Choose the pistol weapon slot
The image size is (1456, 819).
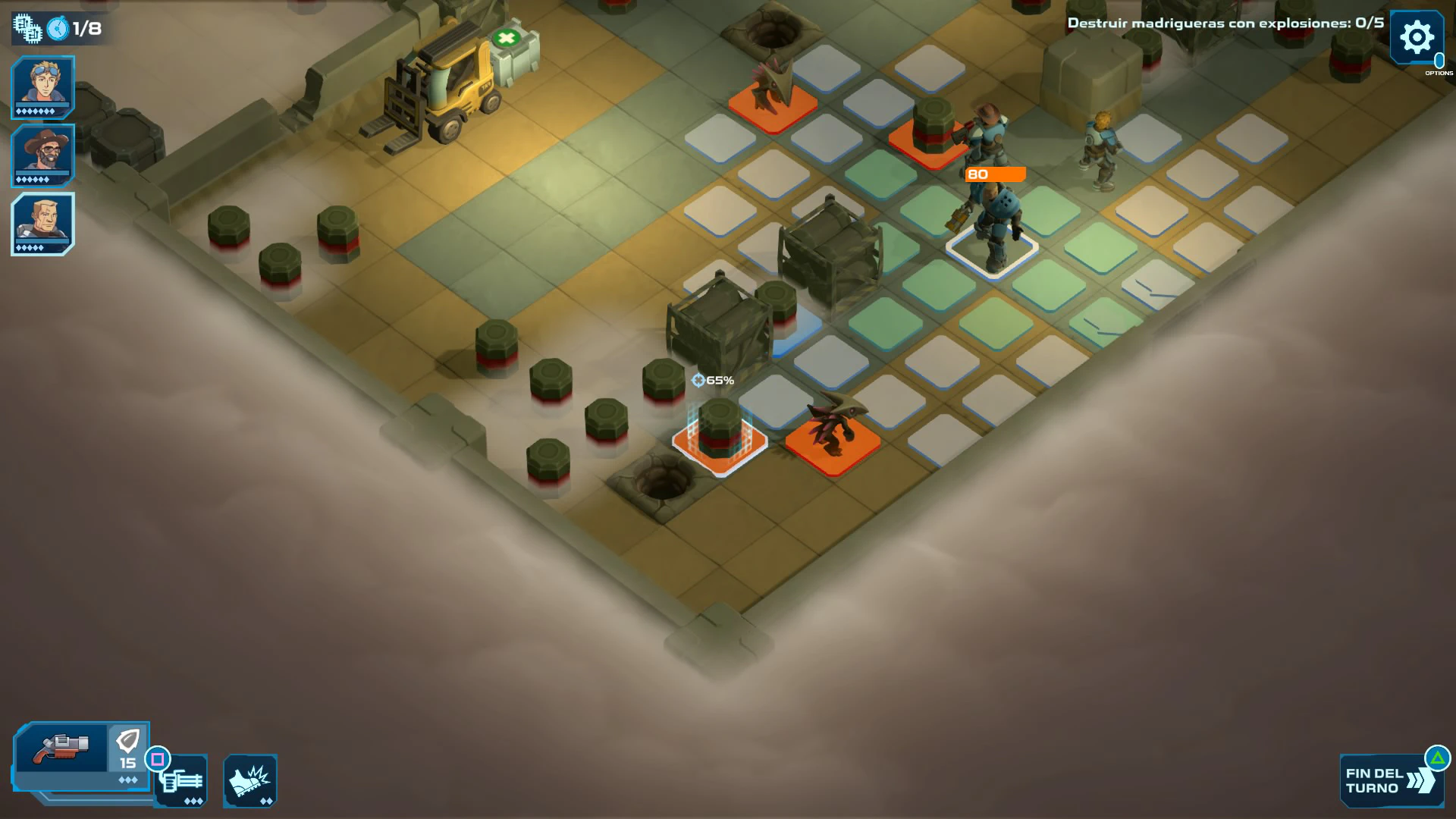[62, 748]
